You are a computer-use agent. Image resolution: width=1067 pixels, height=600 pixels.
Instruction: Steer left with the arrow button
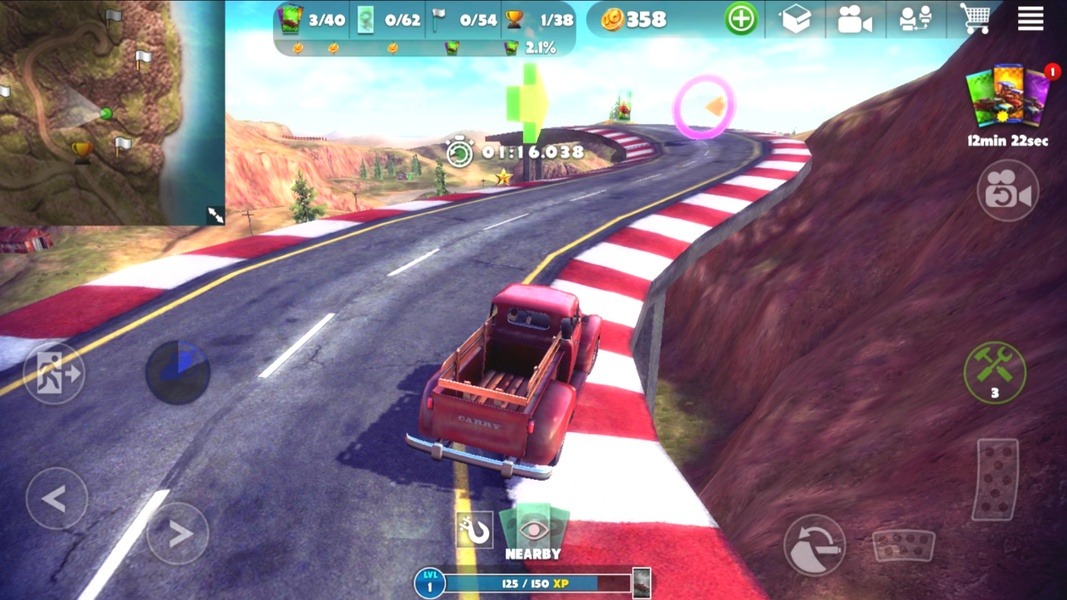56,498
